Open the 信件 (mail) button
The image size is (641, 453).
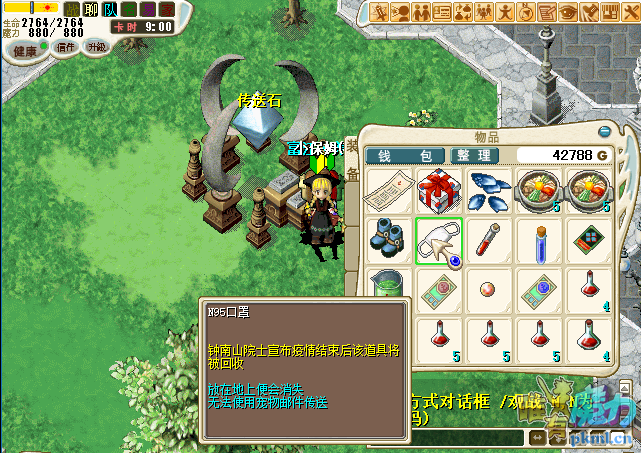click(66, 48)
